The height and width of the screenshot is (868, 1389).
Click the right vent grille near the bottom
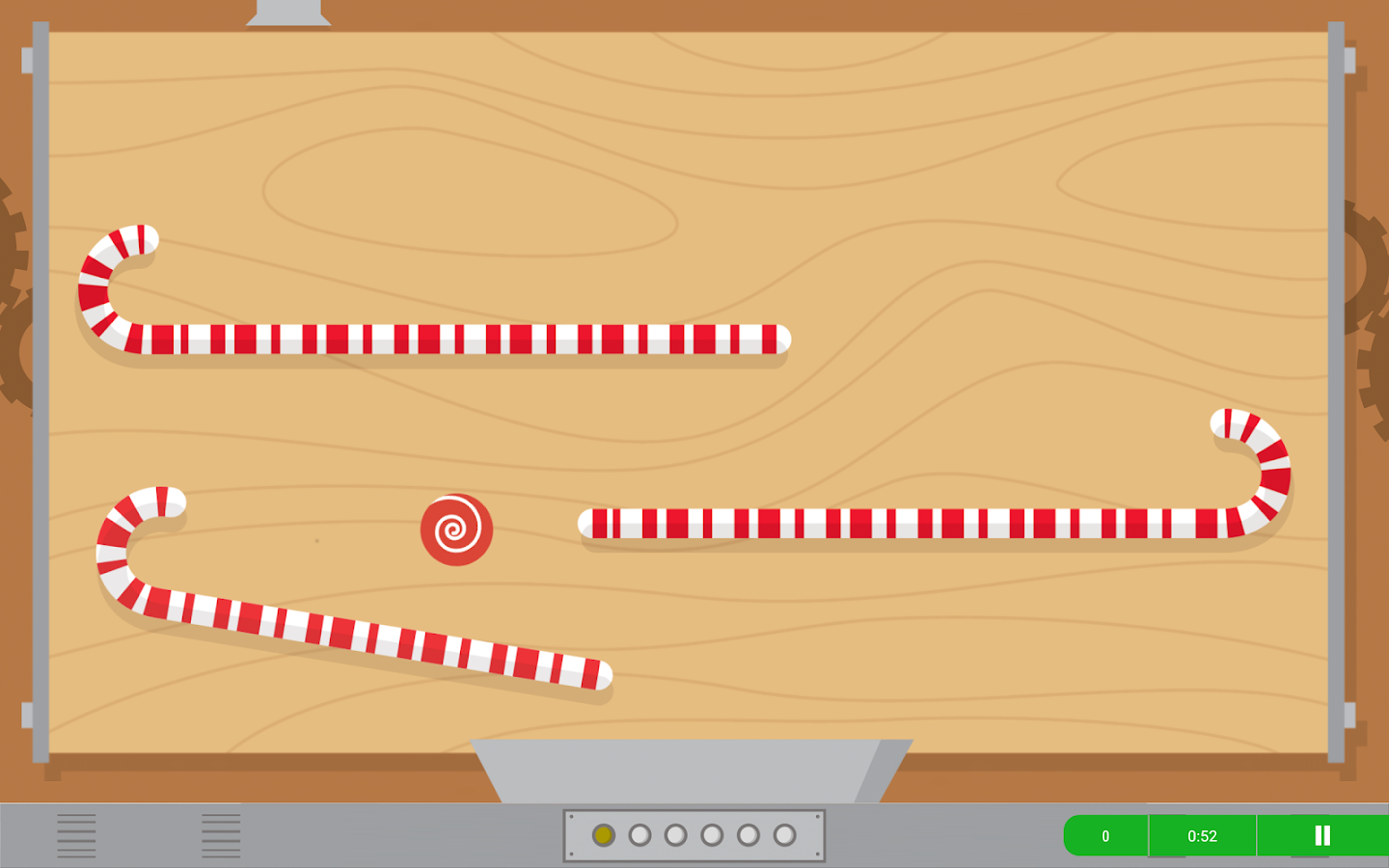[220, 834]
